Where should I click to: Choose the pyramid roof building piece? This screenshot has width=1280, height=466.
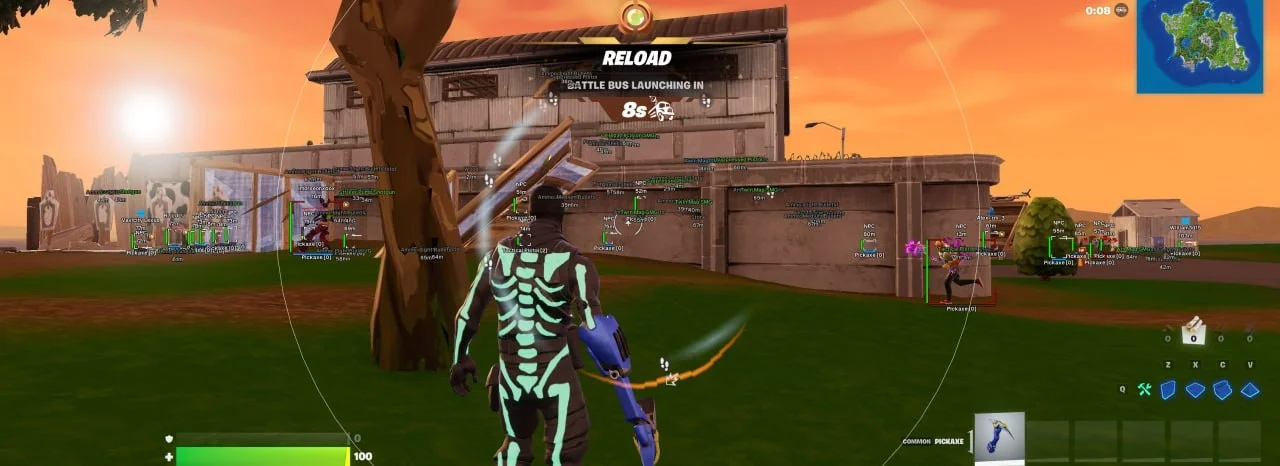[1249, 390]
